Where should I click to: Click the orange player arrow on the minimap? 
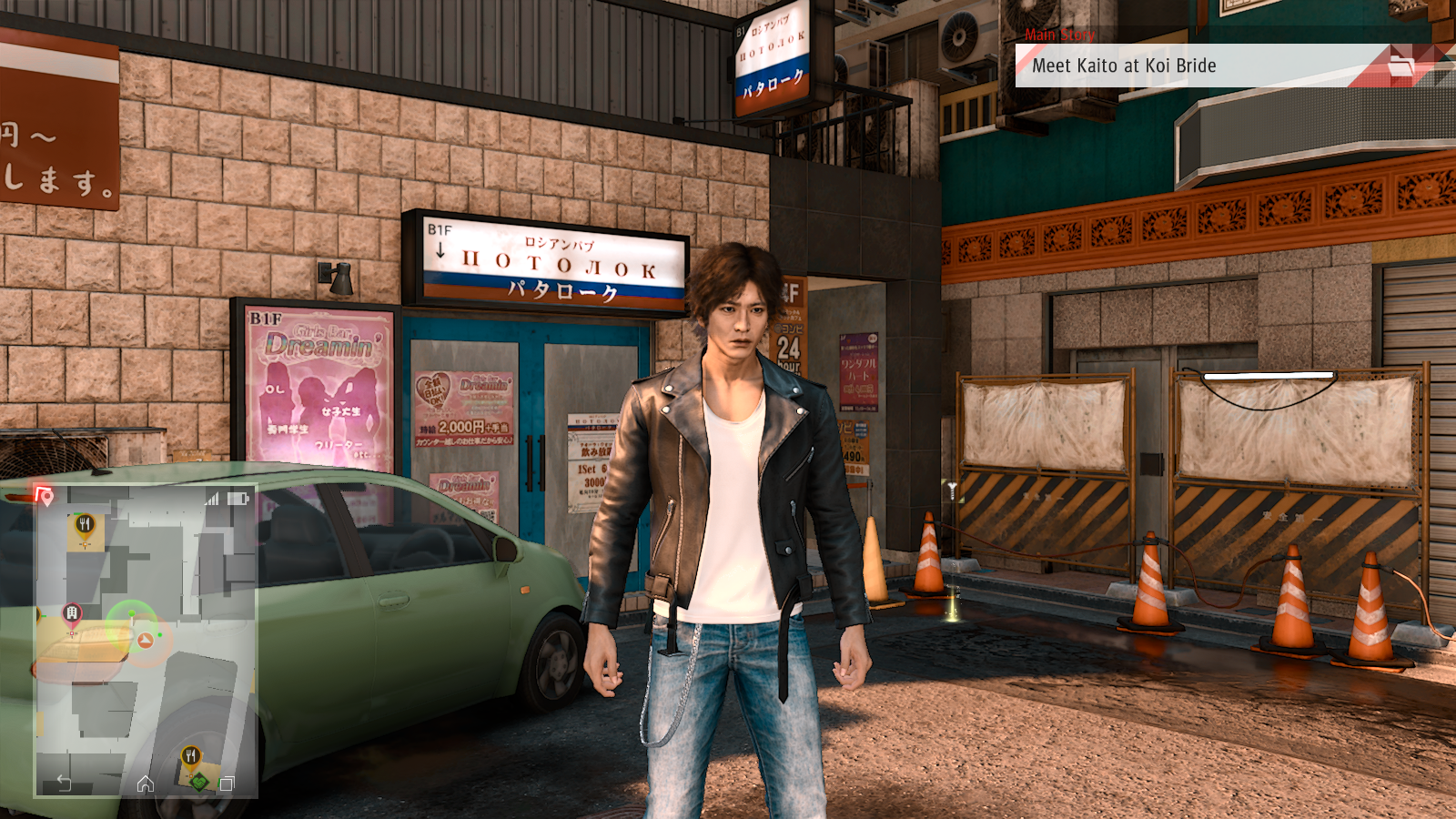[x=146, y=641]
